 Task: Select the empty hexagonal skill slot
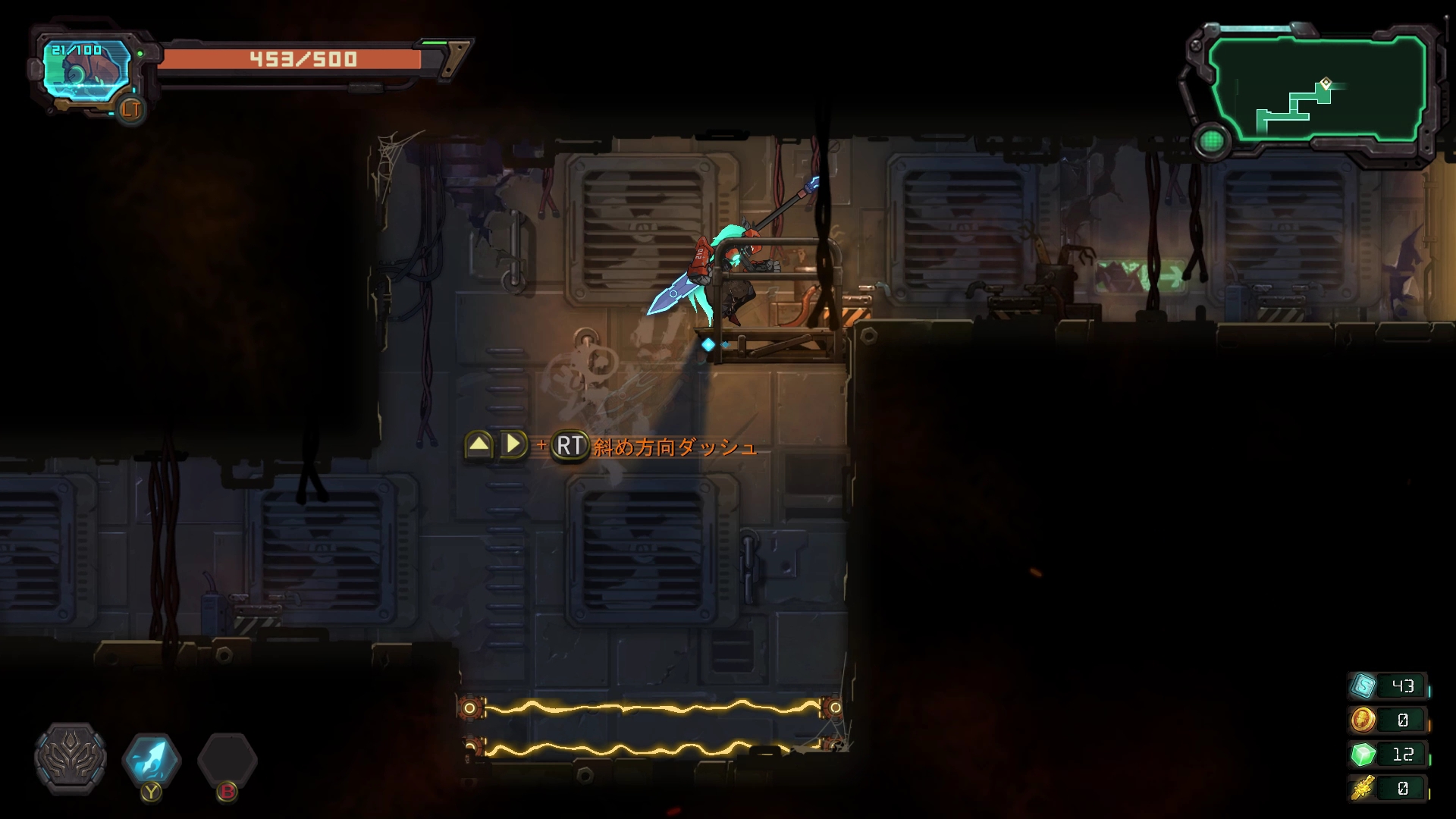click(x=227, y=759)
